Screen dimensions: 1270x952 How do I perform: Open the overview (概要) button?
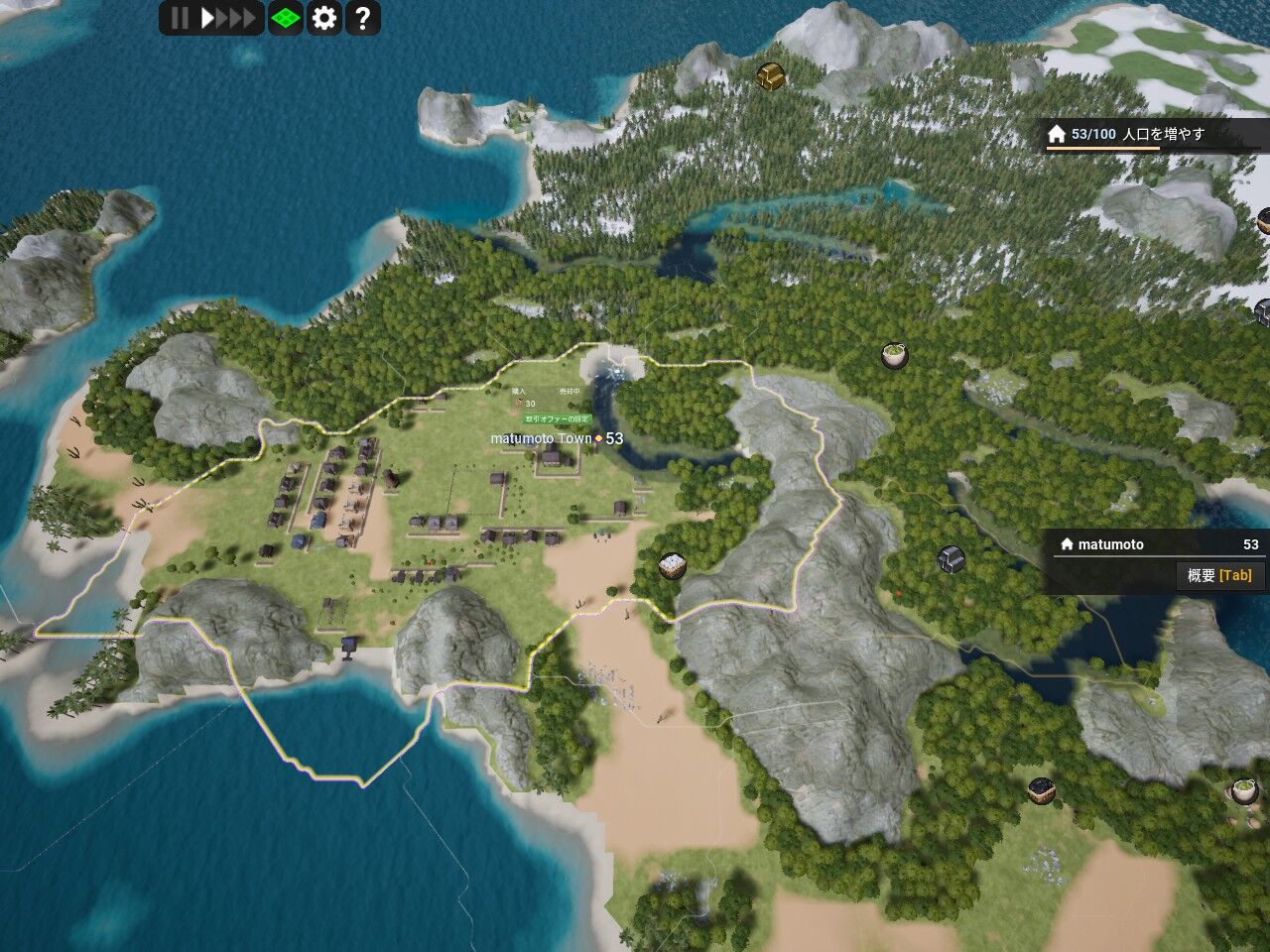click(x=1219, y=575)
